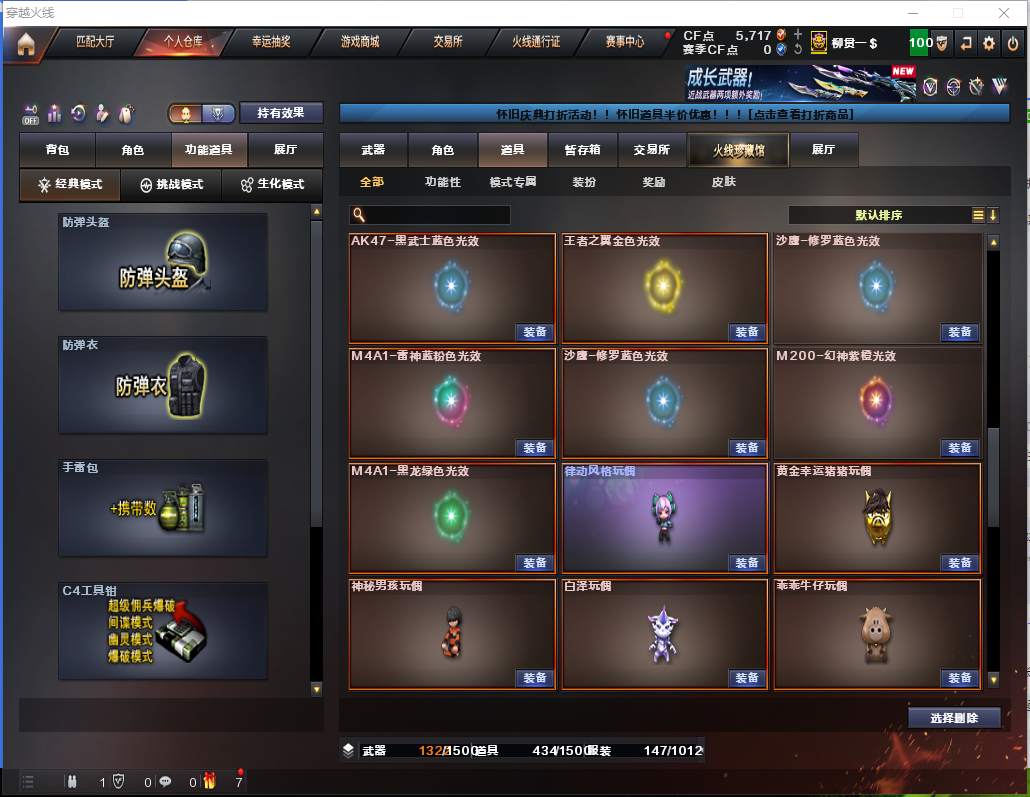
Task: Open the 火线通行证 battle pass
Action: 537,43
